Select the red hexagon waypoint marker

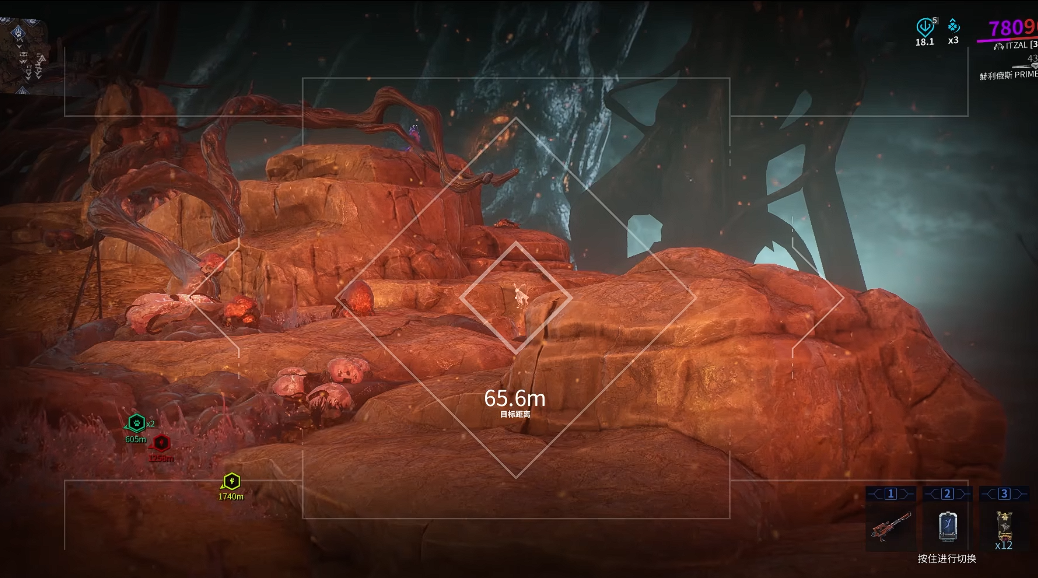pyautogui.click(x=162, y=443)
